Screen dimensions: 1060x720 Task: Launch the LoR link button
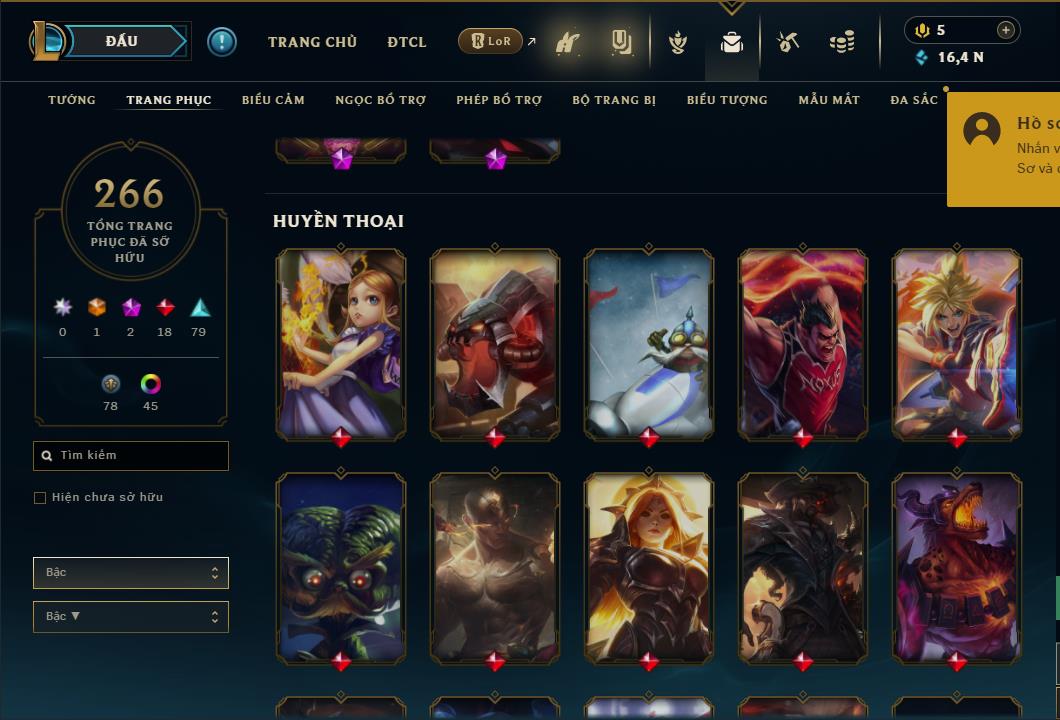pos(490,41)
